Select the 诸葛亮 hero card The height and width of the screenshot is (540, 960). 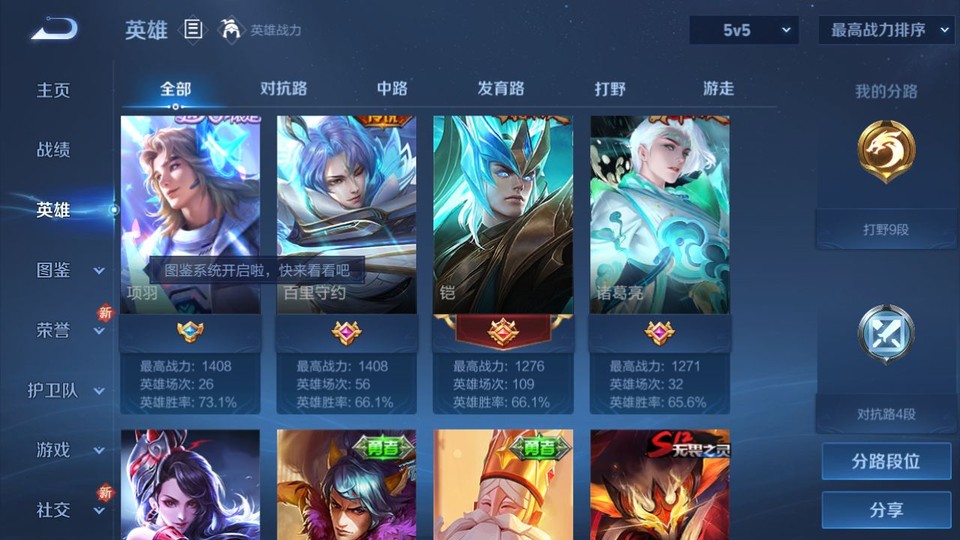point(659,215)
